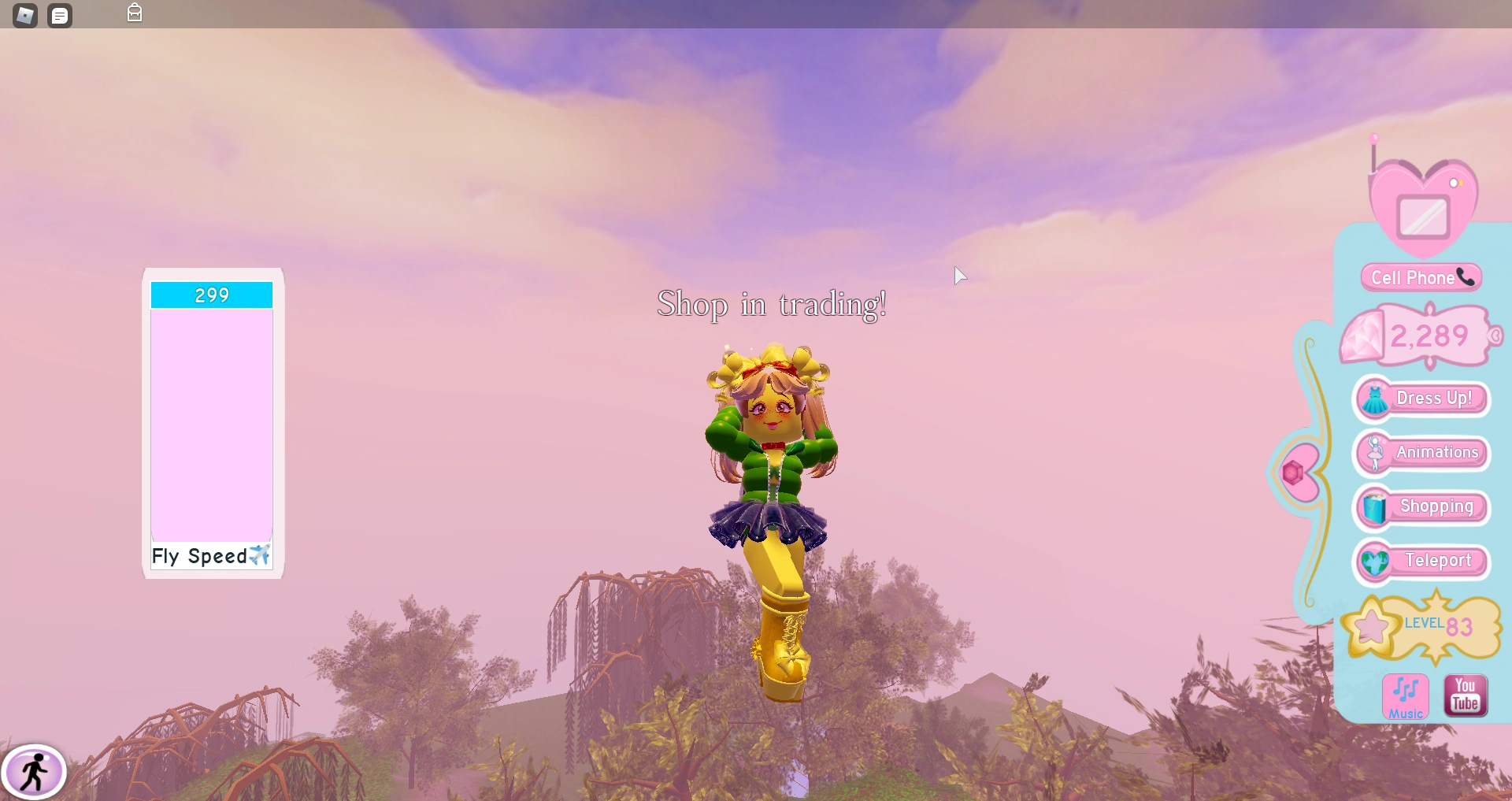Image resolution: width=1512 pixels, height=801 pixels.
Task: Click the blue dress Dress Up icon
Action: click(1373, 399)
